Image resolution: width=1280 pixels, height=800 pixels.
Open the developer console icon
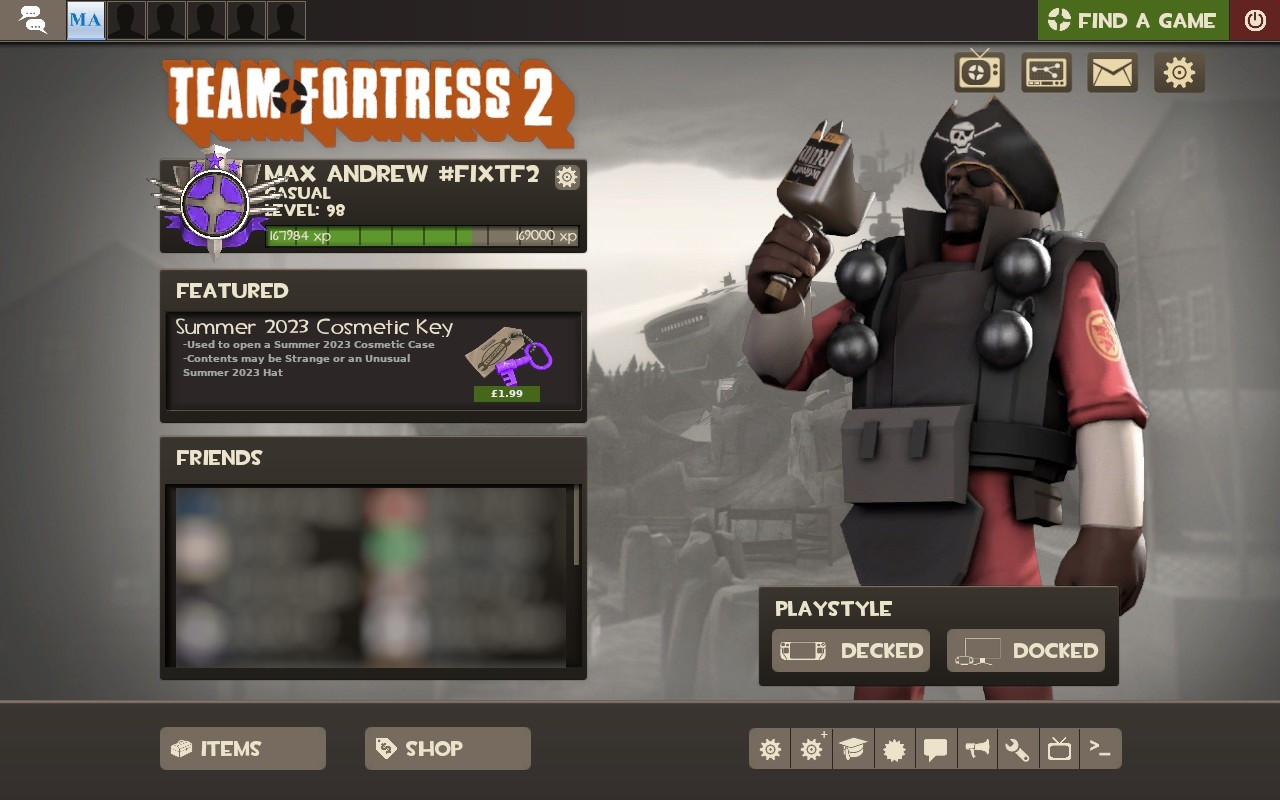click(x=1101, y=748)
